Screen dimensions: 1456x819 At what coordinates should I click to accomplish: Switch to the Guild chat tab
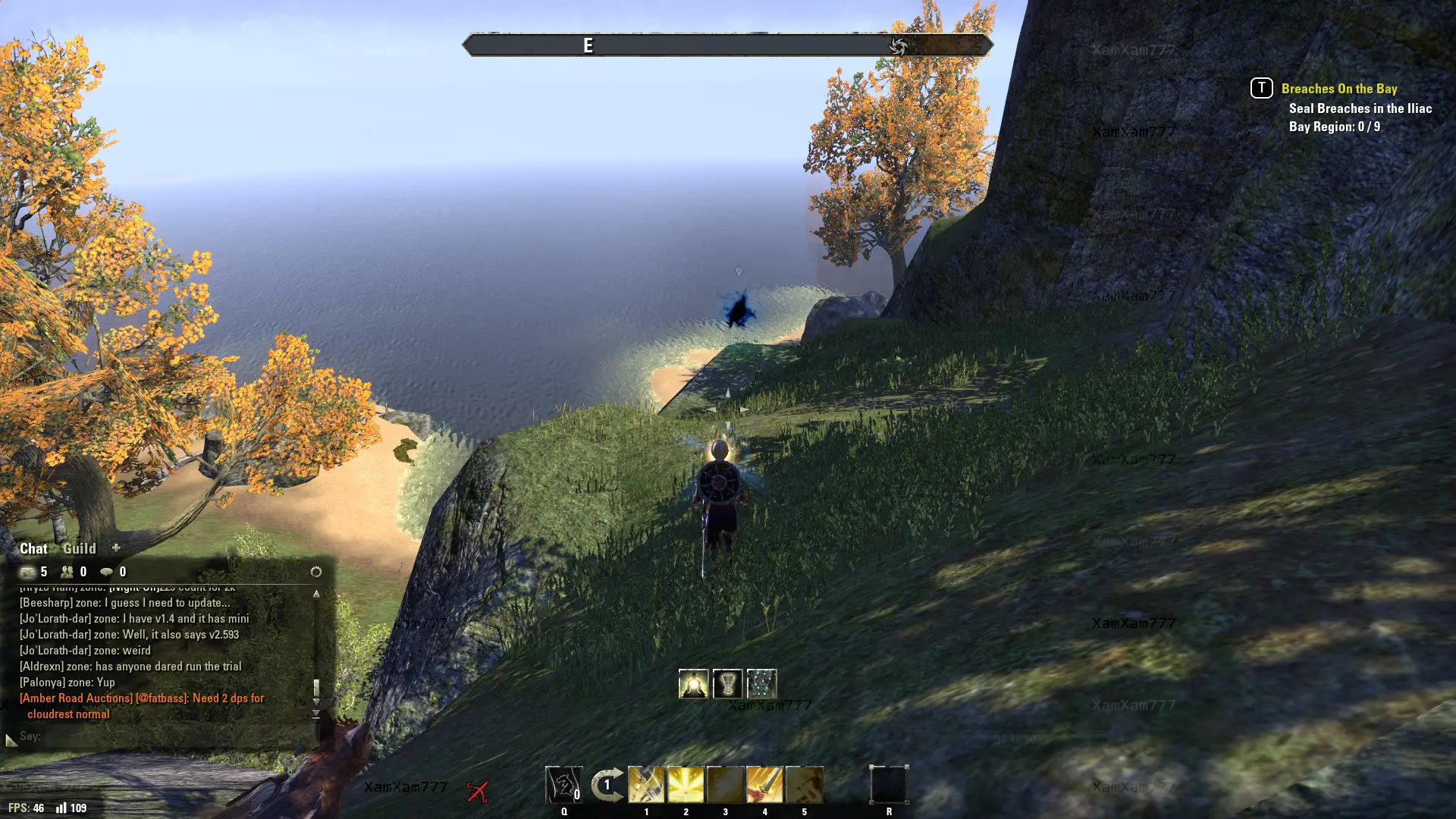[x=79, y=548]
